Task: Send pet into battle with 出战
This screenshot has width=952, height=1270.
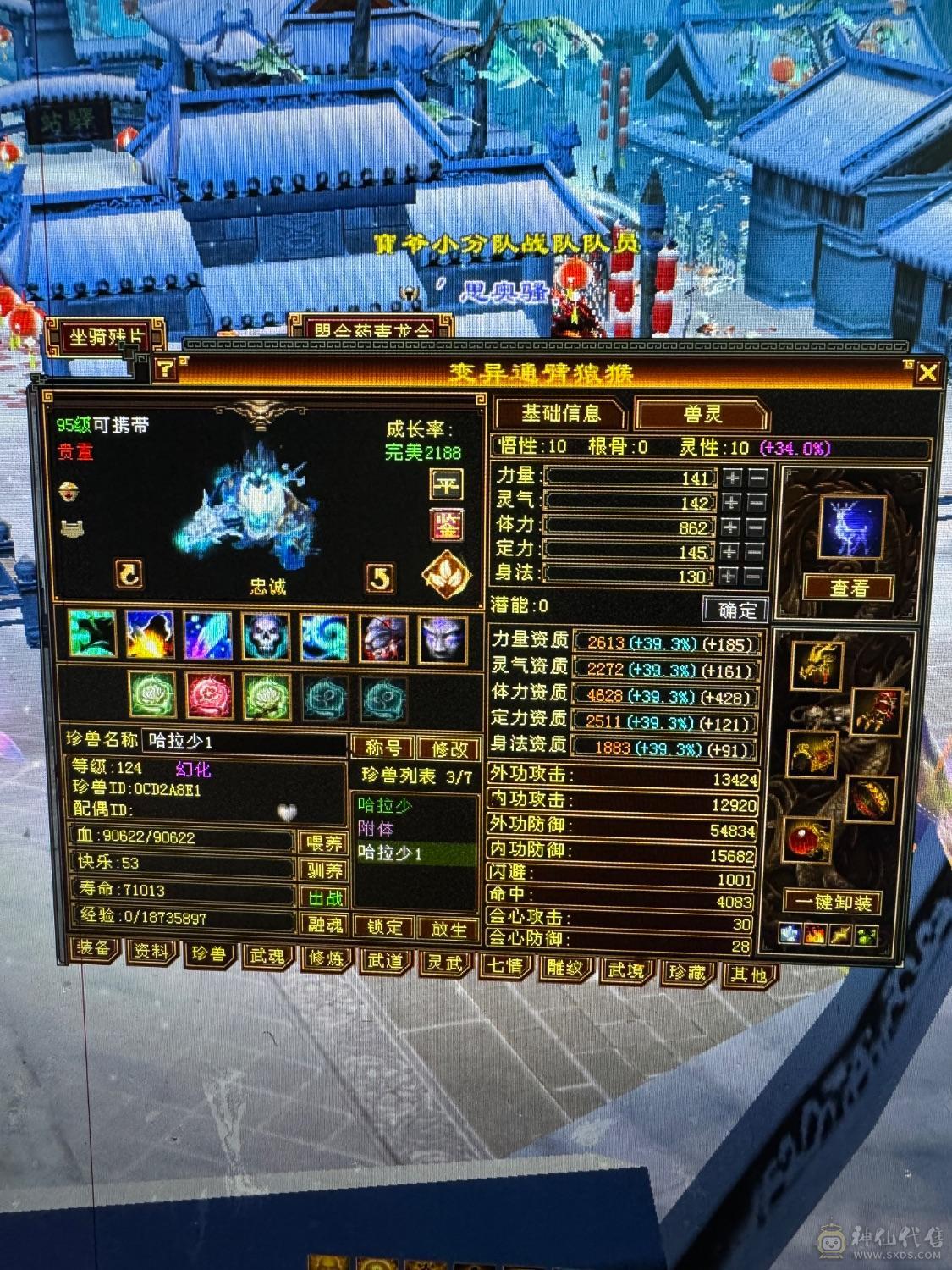Action: [324, 897]
